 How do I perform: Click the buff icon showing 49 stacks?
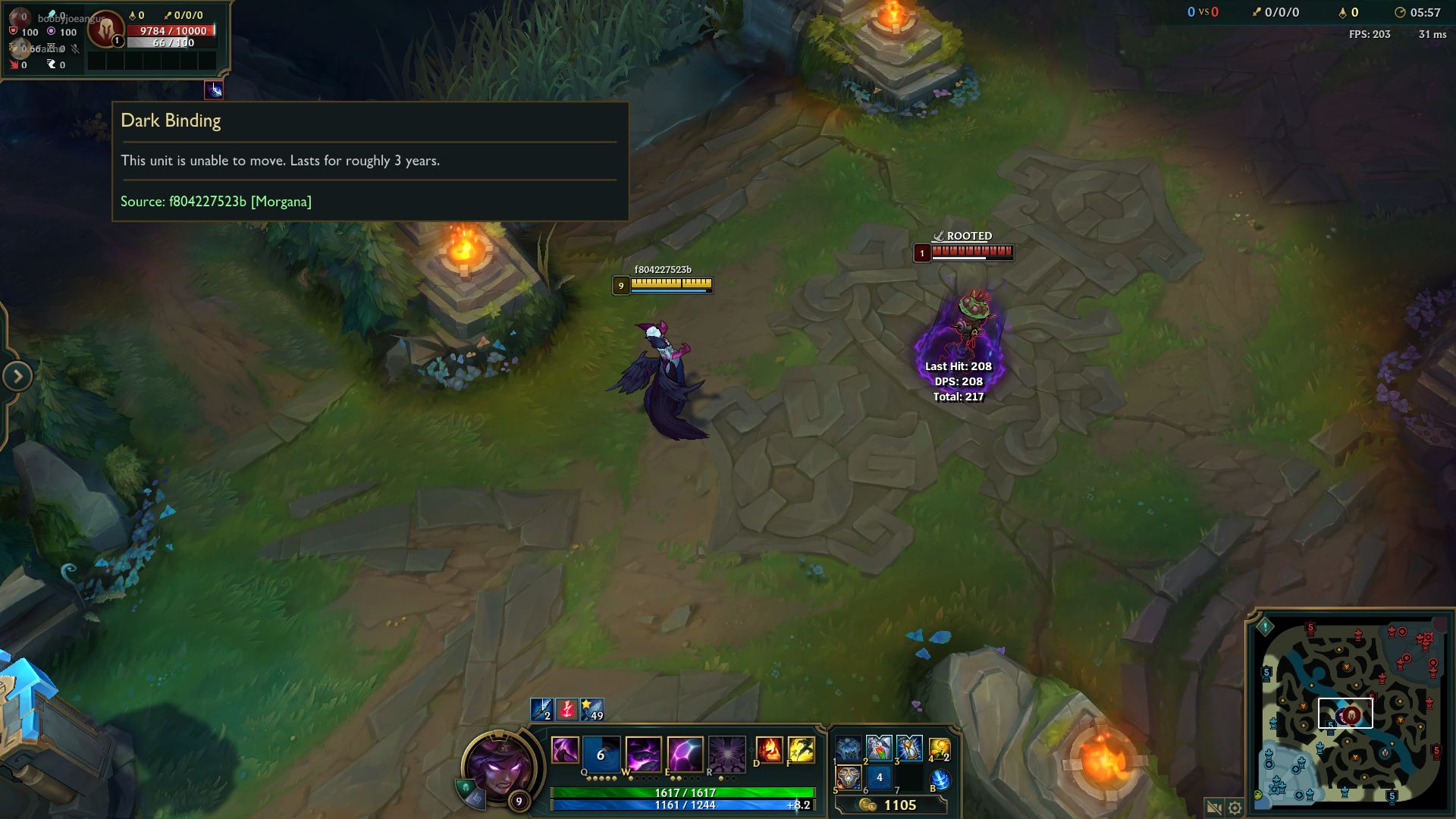(x=591, y=709)
